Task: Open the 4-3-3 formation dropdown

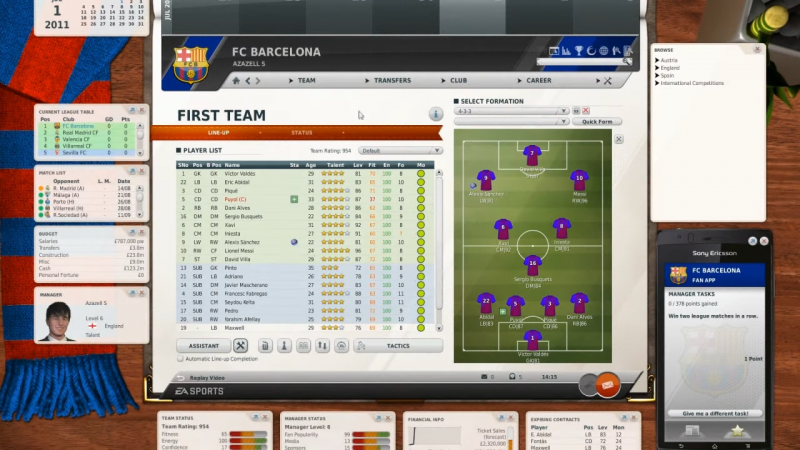Action: coord(512,111)
